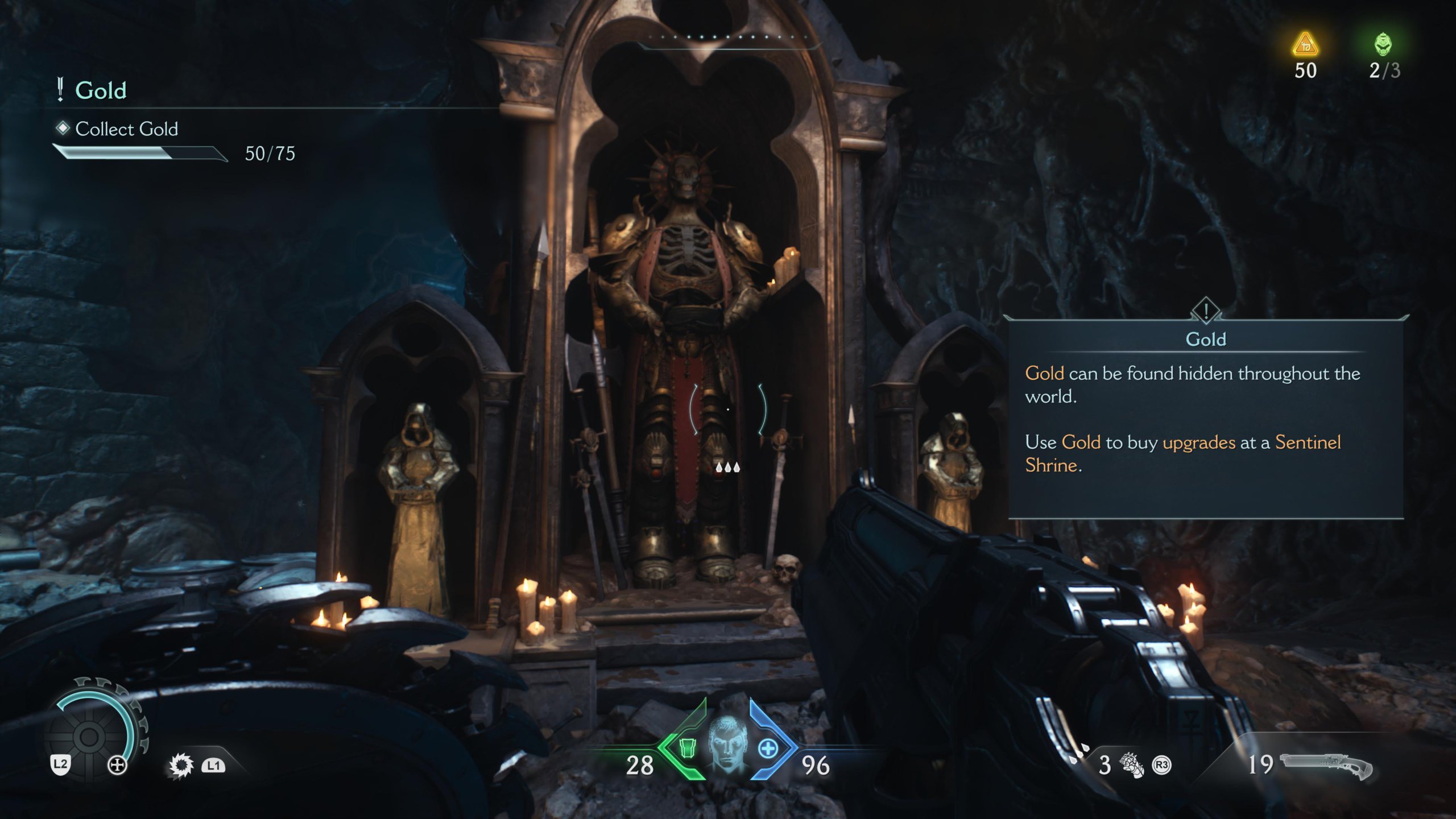
Task: Choose the shotgun weapon icon
Action: [1326, 765]
